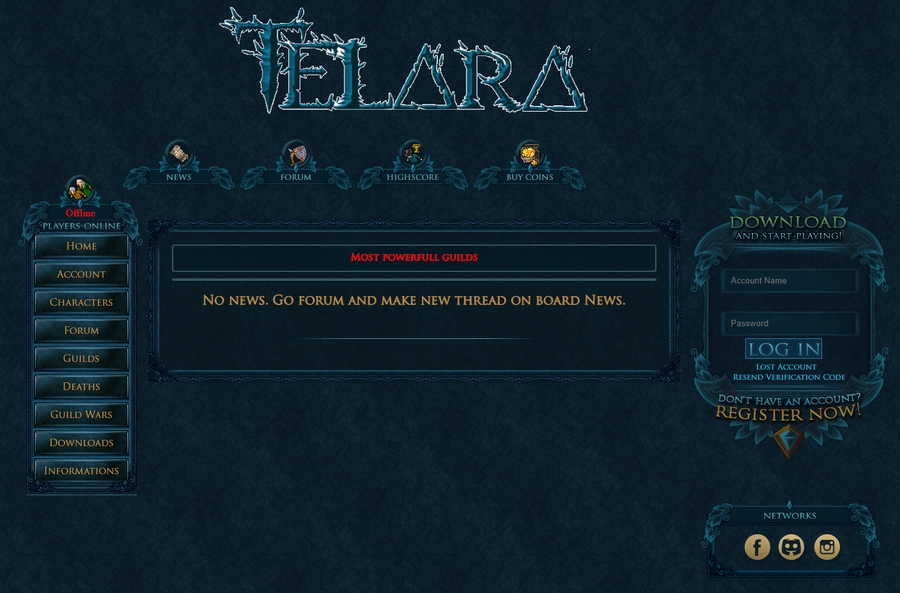Open the Informations menu entry
Screen dimensions: 900x593
[81, 470]
